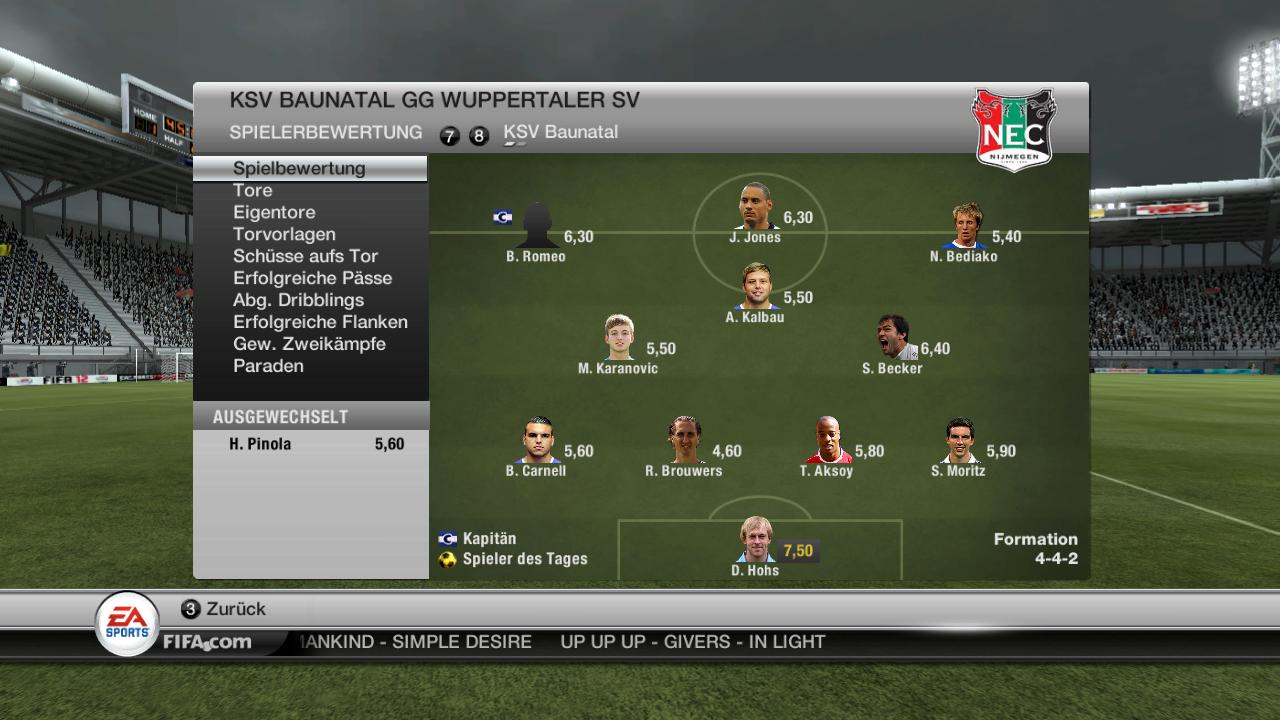Select N. Bediako player portrait
Screen dimensions: 1280x720
click(x=965, y=226)
